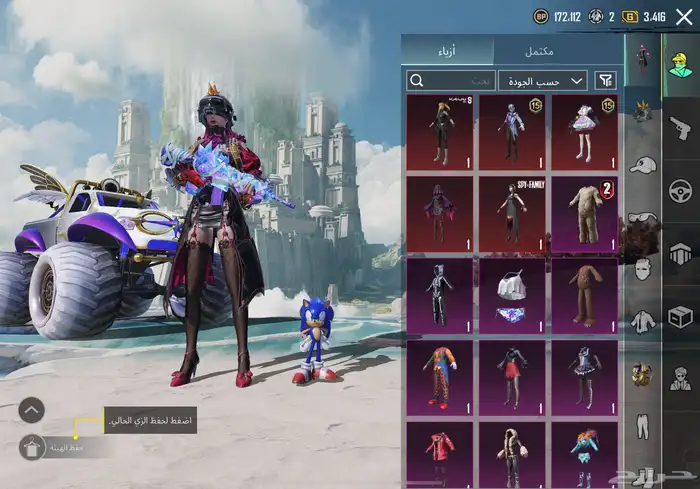The width and height of the screenshot is (700, 489).
Task: Select the white top and bikini set
Action: [x=512, y=296]
